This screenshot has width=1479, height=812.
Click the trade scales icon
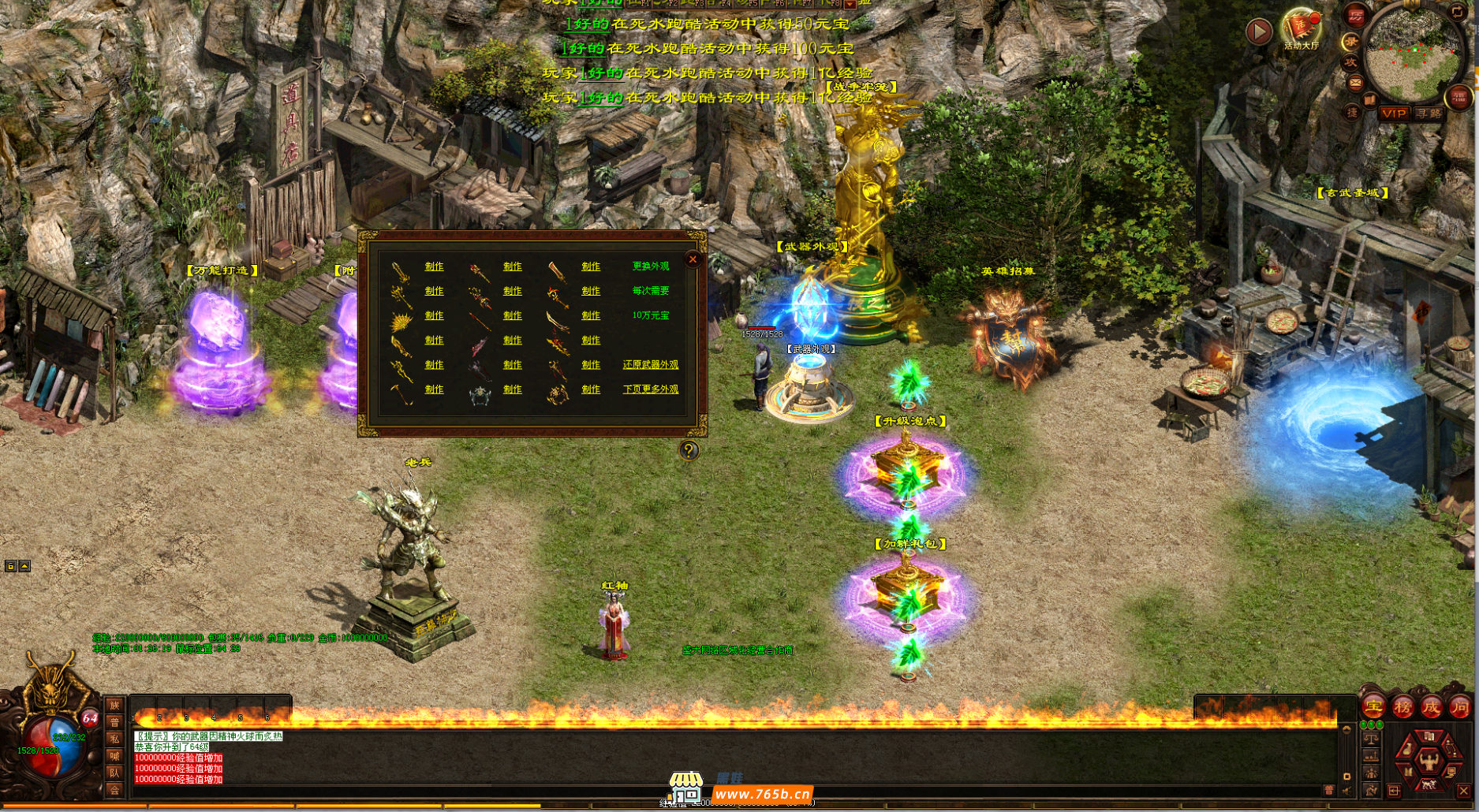(x=1371, y=739)
